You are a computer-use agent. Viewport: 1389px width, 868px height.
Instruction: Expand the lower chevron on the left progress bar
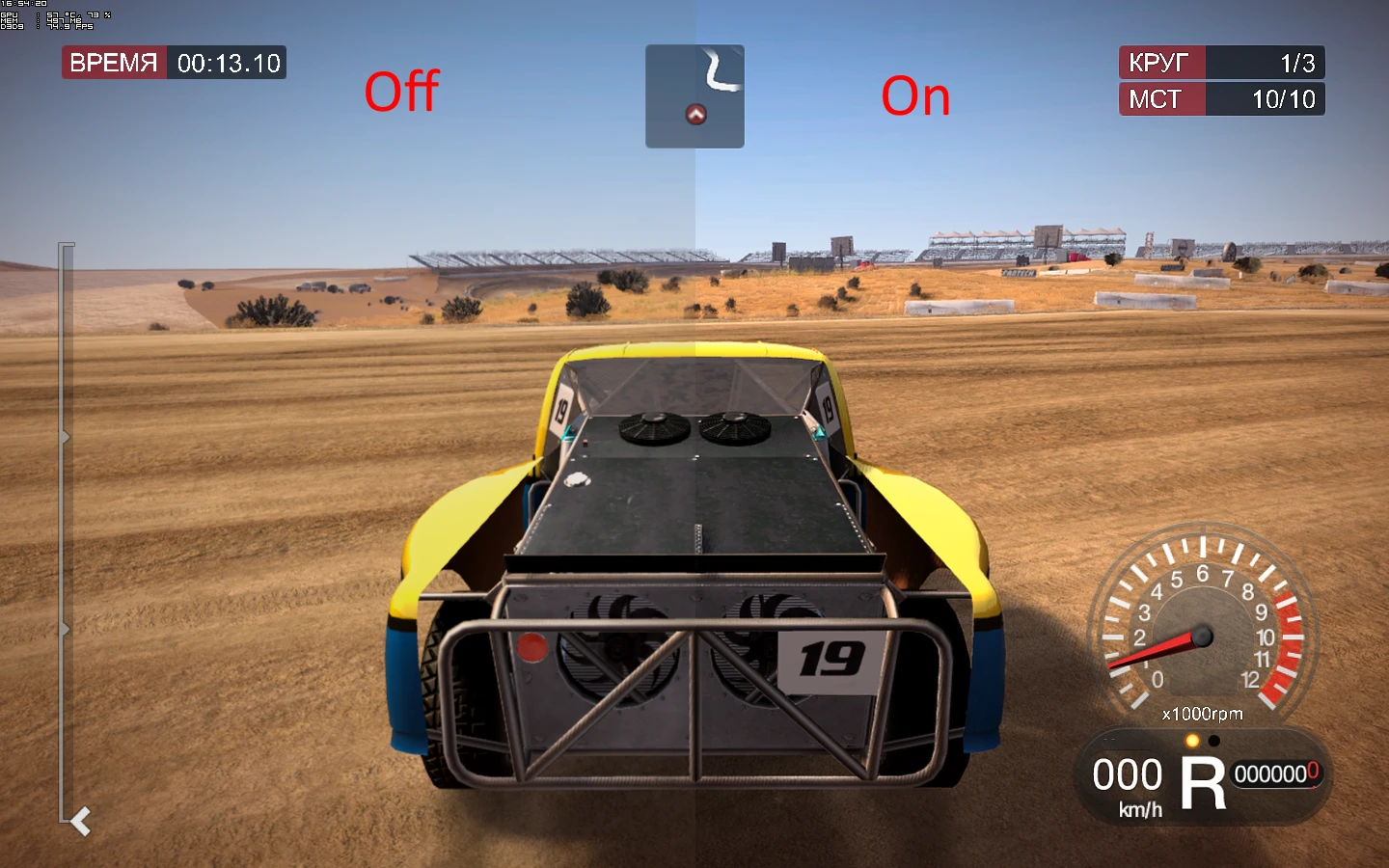64,628
